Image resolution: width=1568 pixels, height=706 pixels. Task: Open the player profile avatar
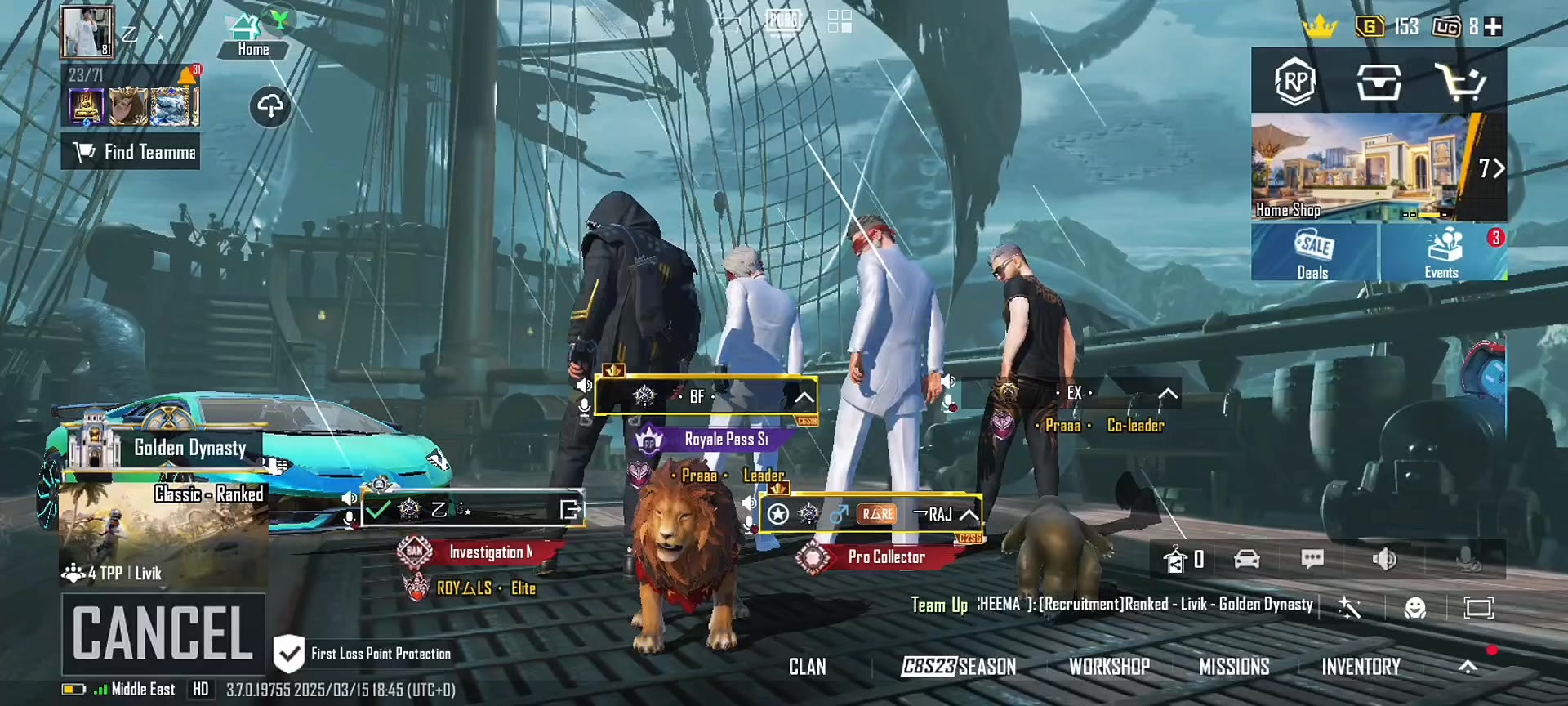point(87,32)
